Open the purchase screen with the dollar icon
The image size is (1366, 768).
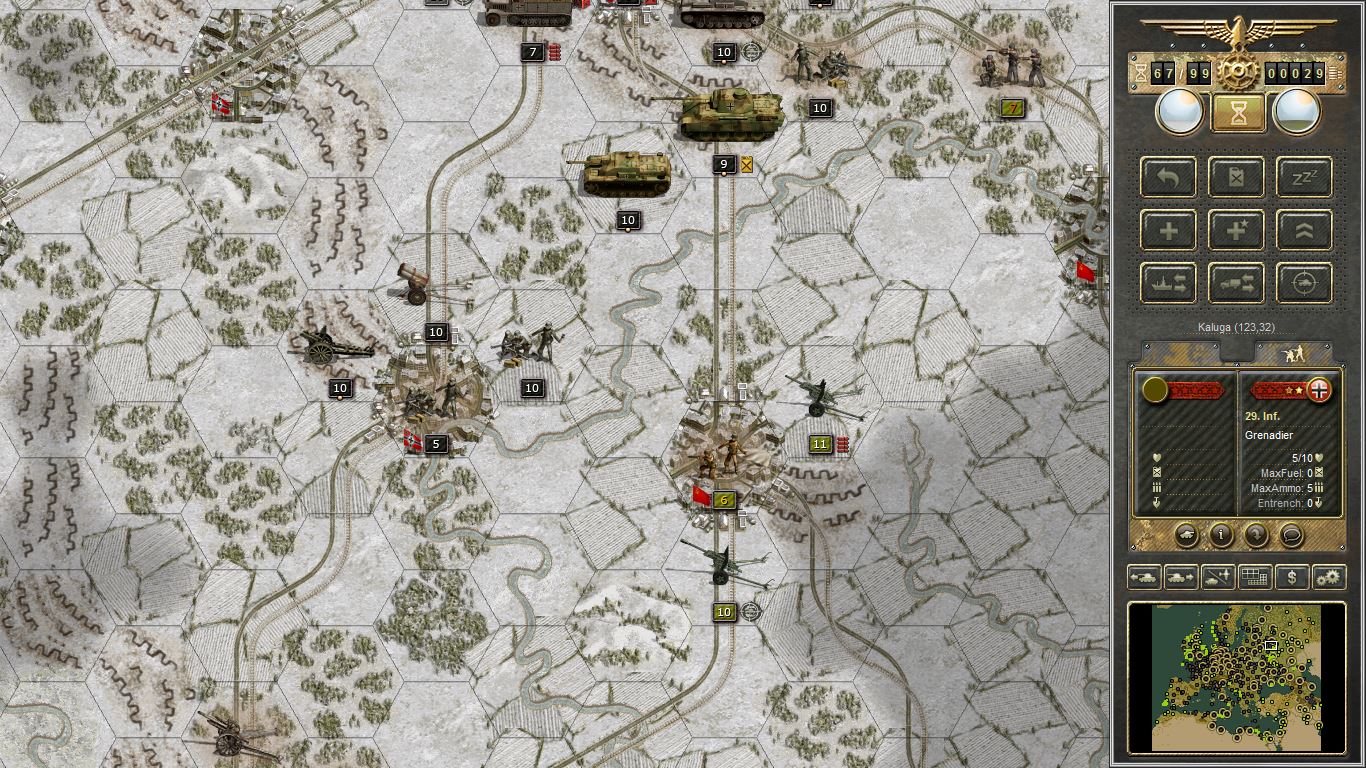pyautogui.click(x=1290, y=577)
